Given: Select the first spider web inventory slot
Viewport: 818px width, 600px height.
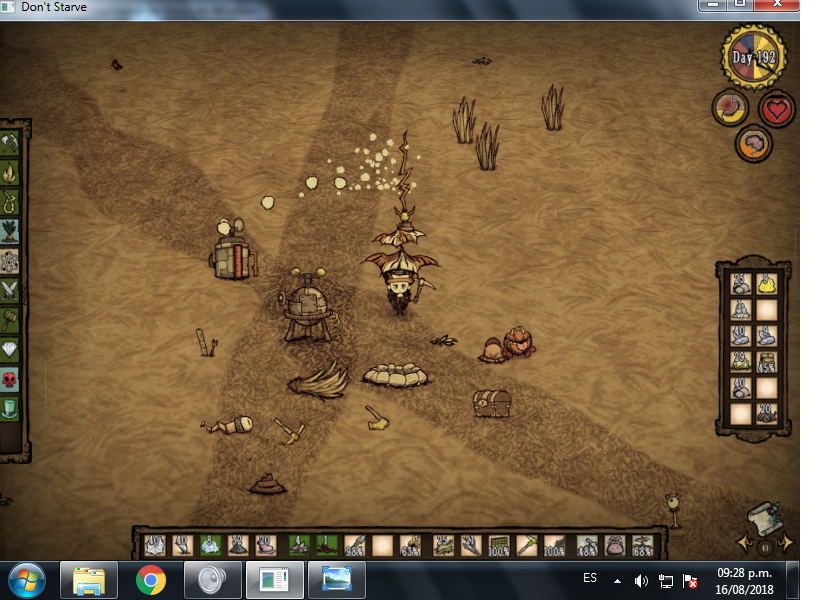Looking at the screenshot, I should click(x=154, y=546).
